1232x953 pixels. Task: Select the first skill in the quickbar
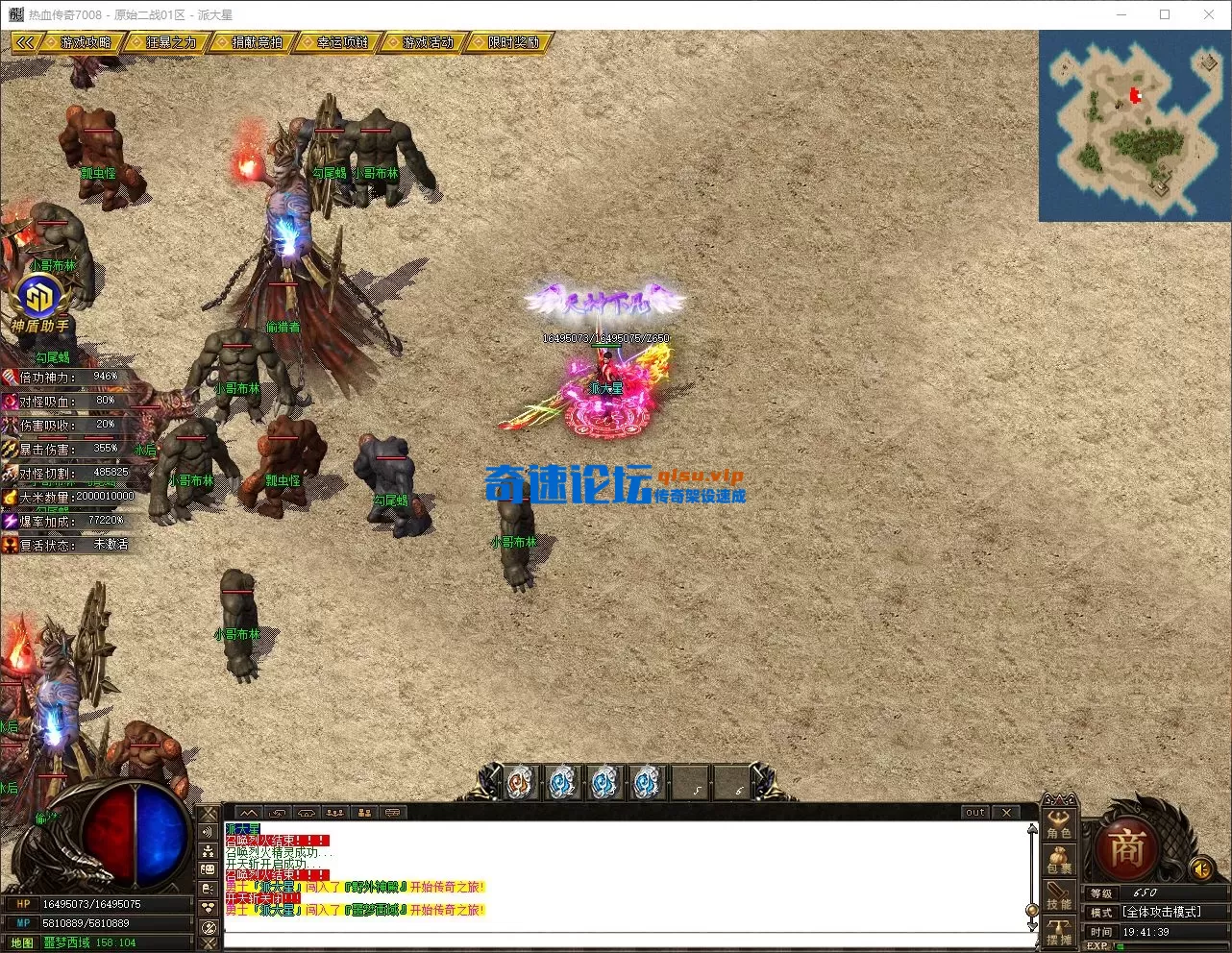coord(519,783)
